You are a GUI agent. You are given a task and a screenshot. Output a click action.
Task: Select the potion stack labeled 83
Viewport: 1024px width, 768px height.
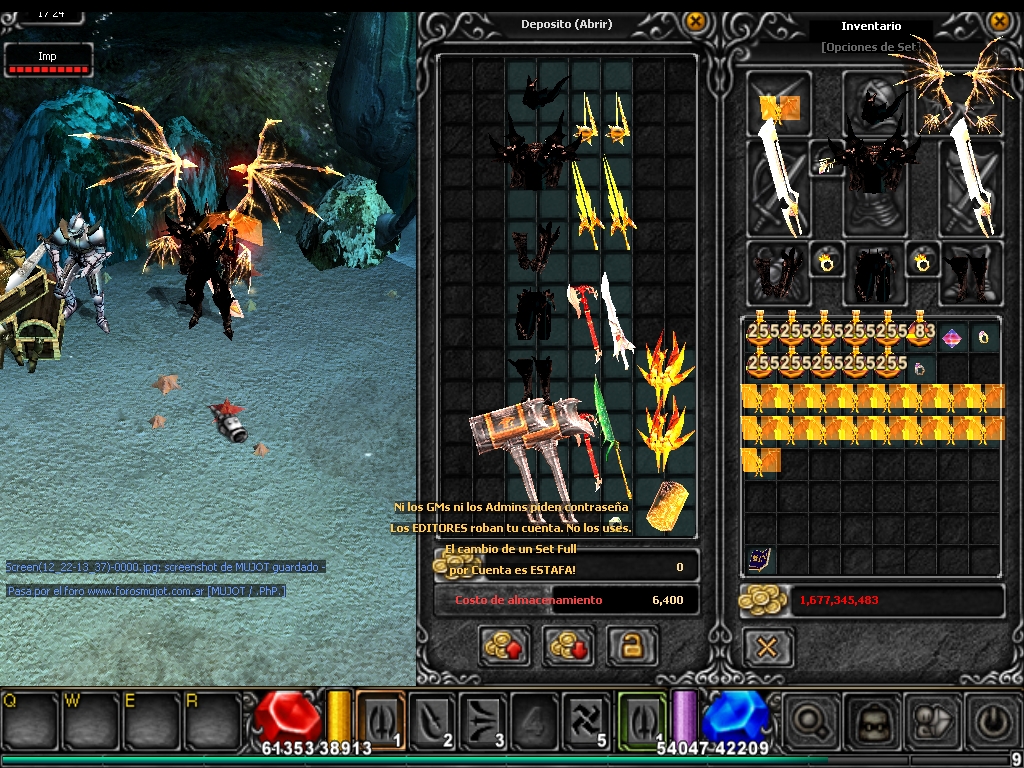(920, 337)
